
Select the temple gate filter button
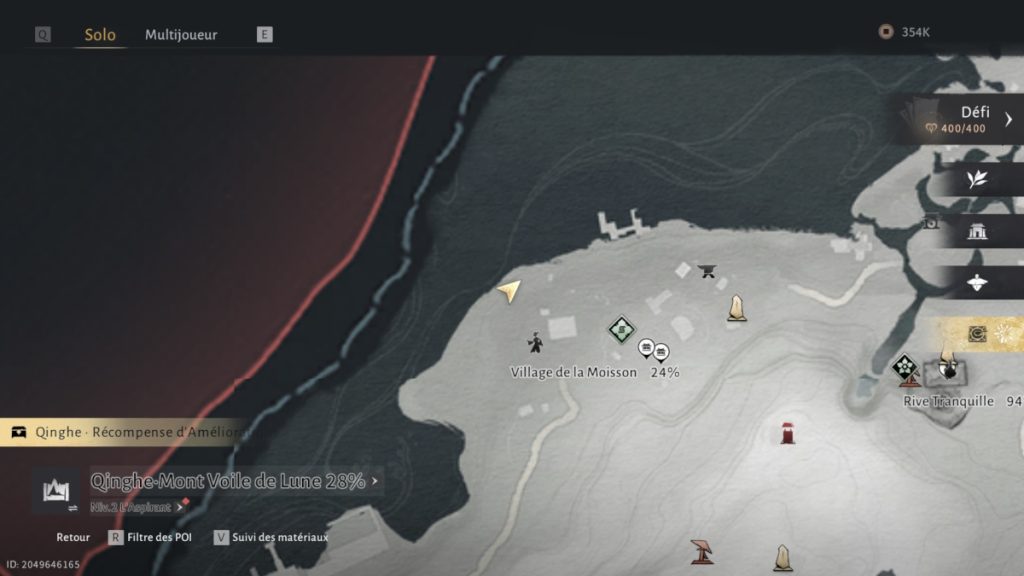pos(977,232)
